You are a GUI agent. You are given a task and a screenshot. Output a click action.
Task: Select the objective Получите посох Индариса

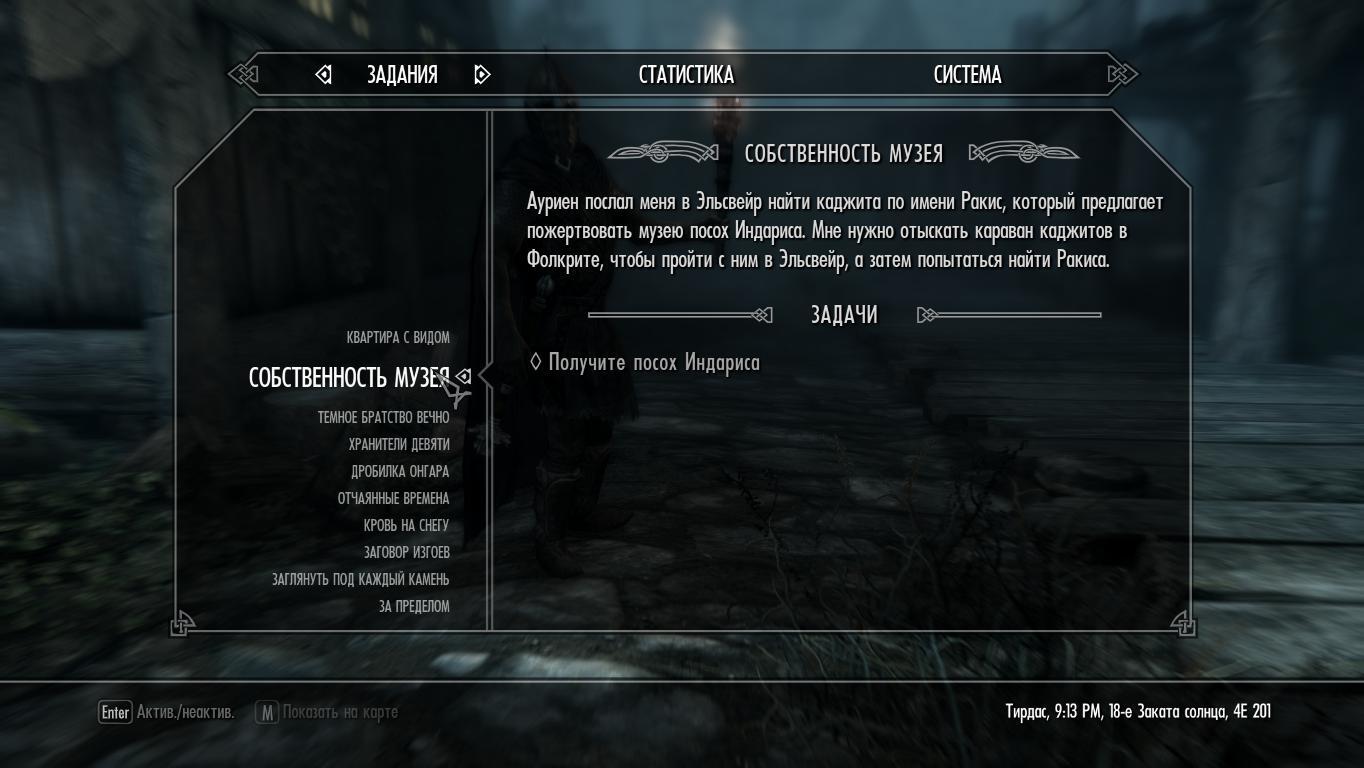pos(653,363)
